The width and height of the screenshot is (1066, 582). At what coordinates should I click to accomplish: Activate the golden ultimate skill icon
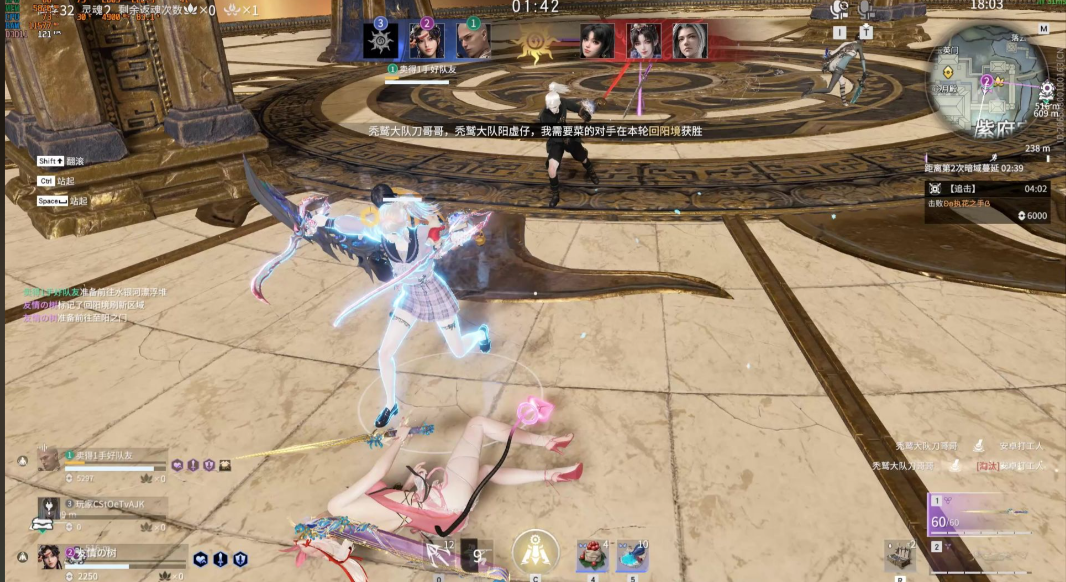click(535, 551)
